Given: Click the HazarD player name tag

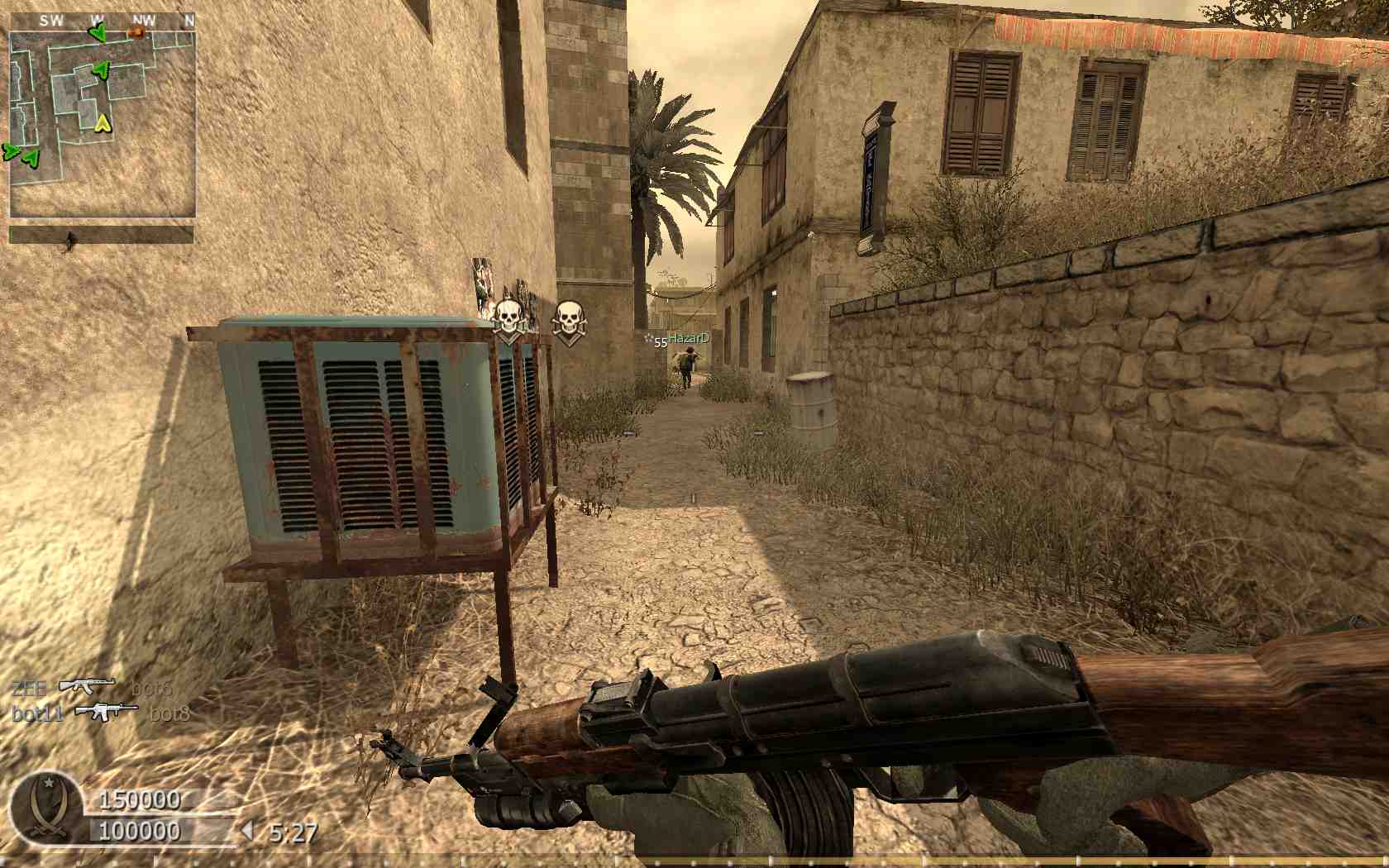Looking at the screenshot, I should click(x=688, y=338).
